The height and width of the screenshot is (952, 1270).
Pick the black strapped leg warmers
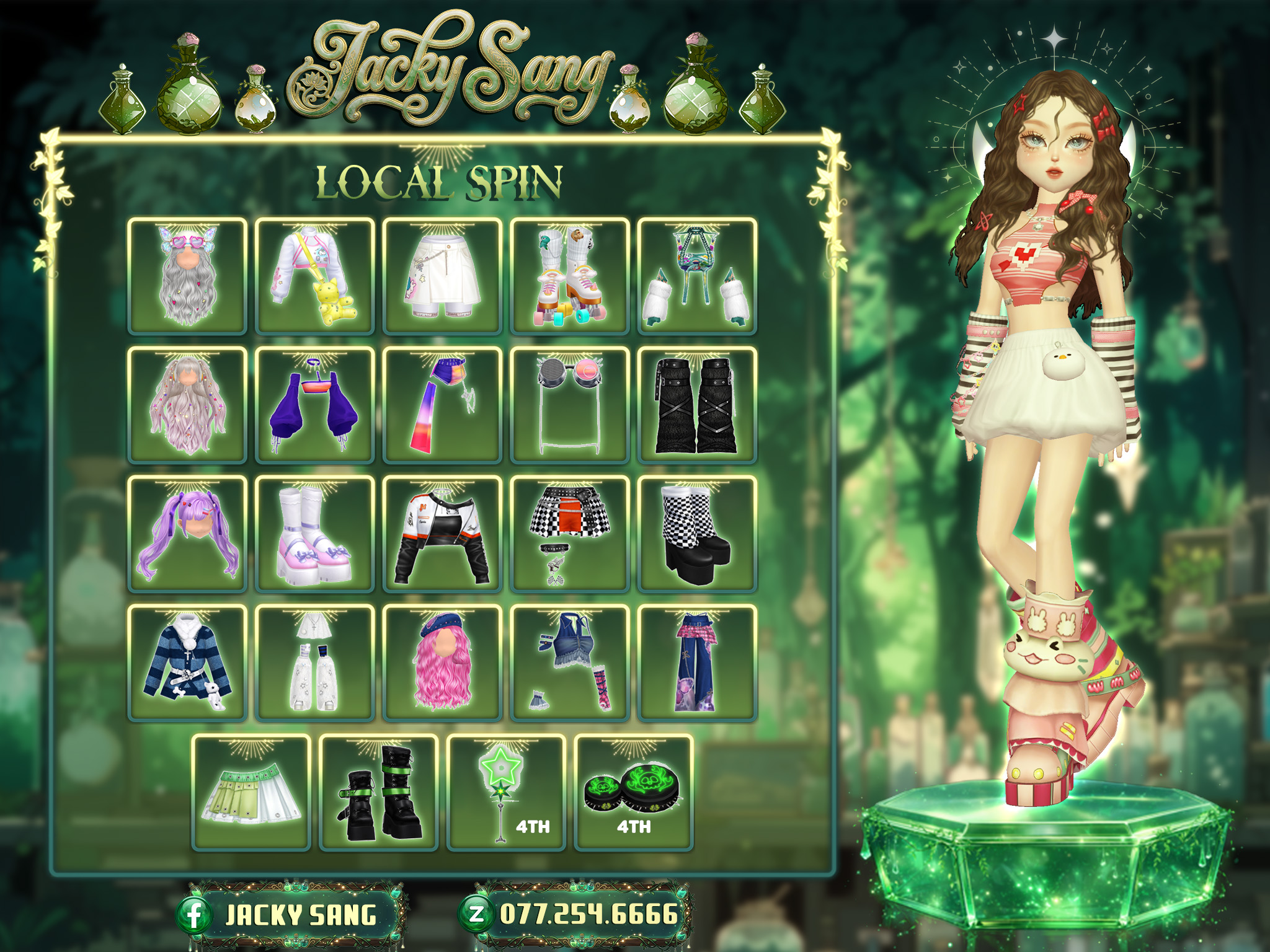[698, 405]
